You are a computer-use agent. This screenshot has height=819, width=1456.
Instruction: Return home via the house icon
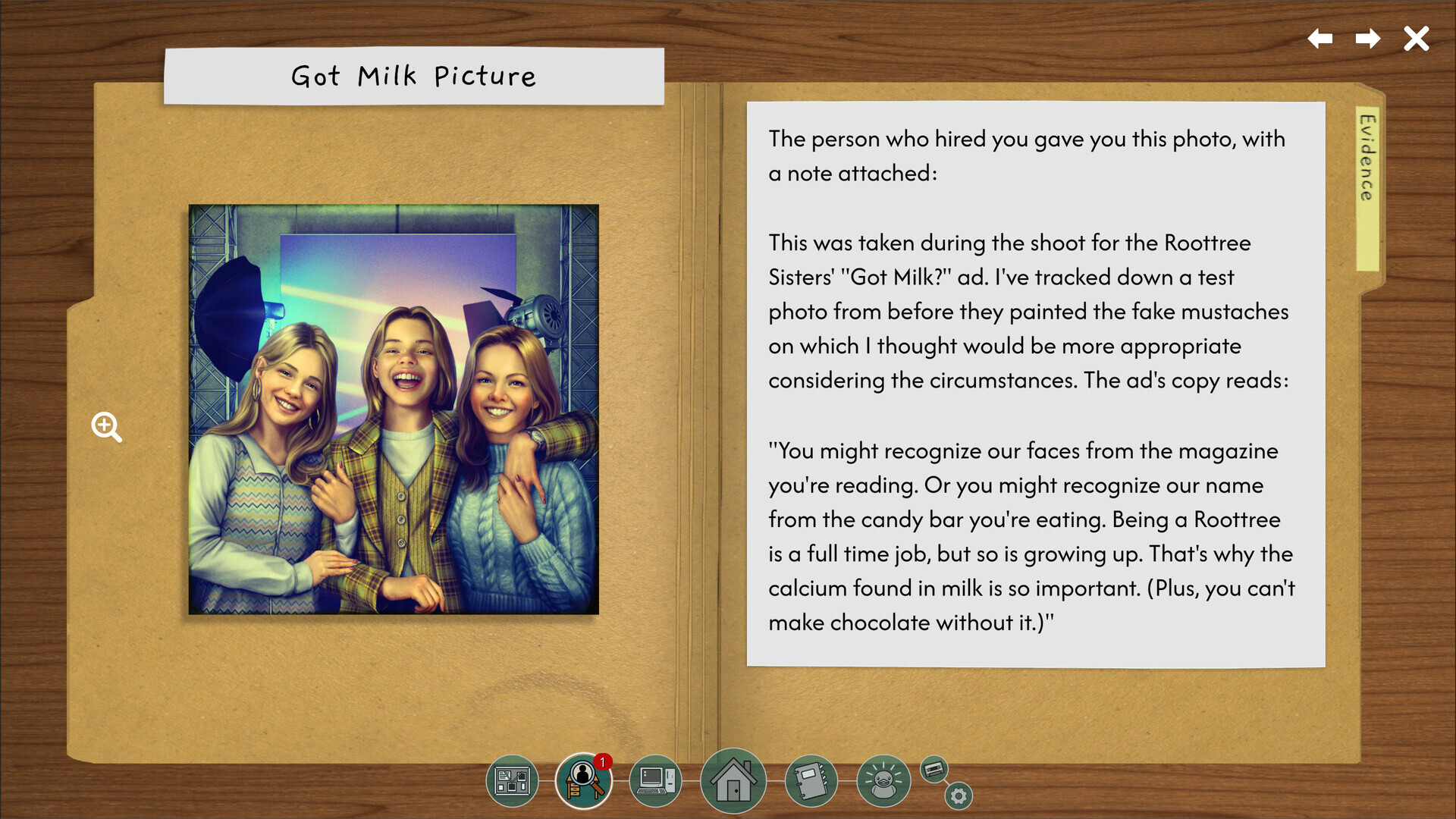(733, 780)
